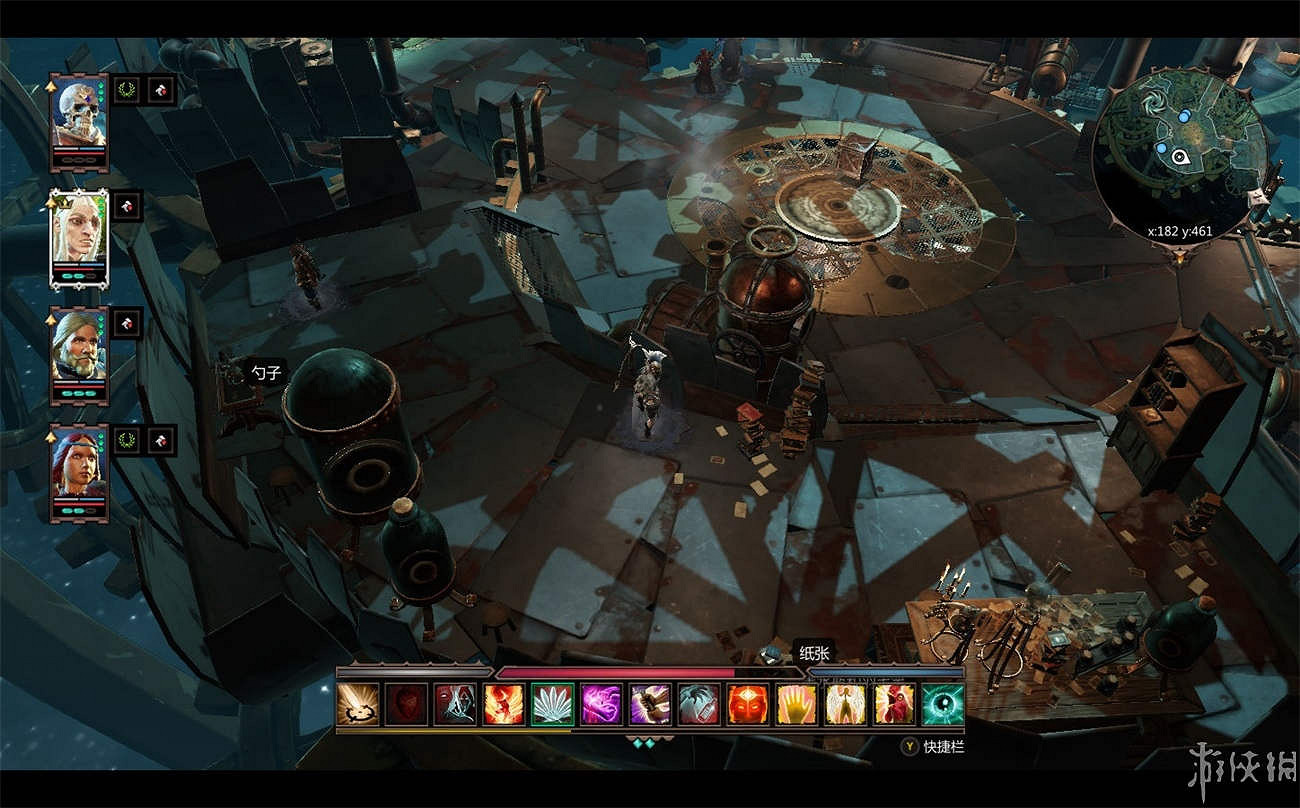
Task: Activate the crosshair light-beam skill
Action: tap(358, 704)
